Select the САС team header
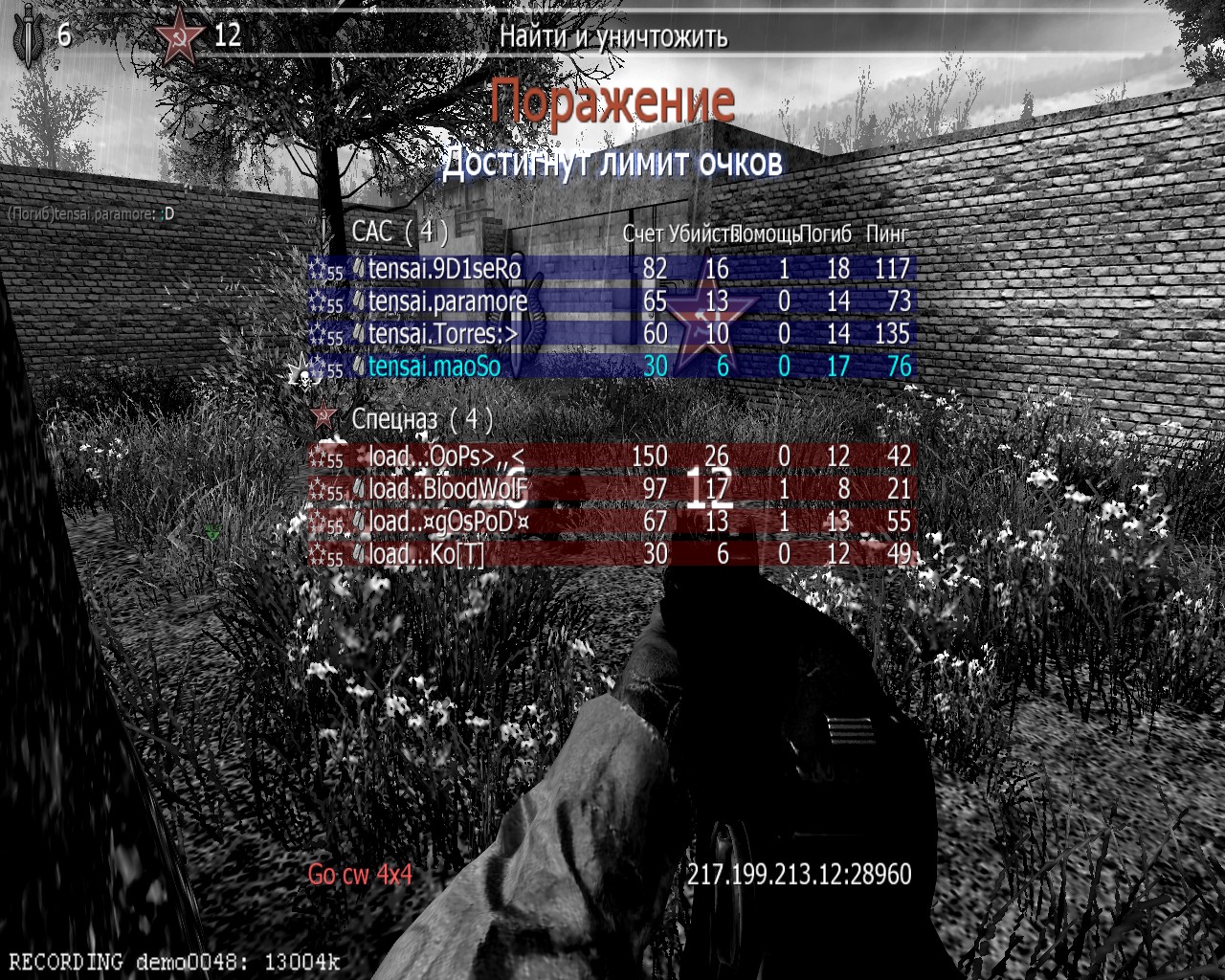 click(x=400, y=232)
